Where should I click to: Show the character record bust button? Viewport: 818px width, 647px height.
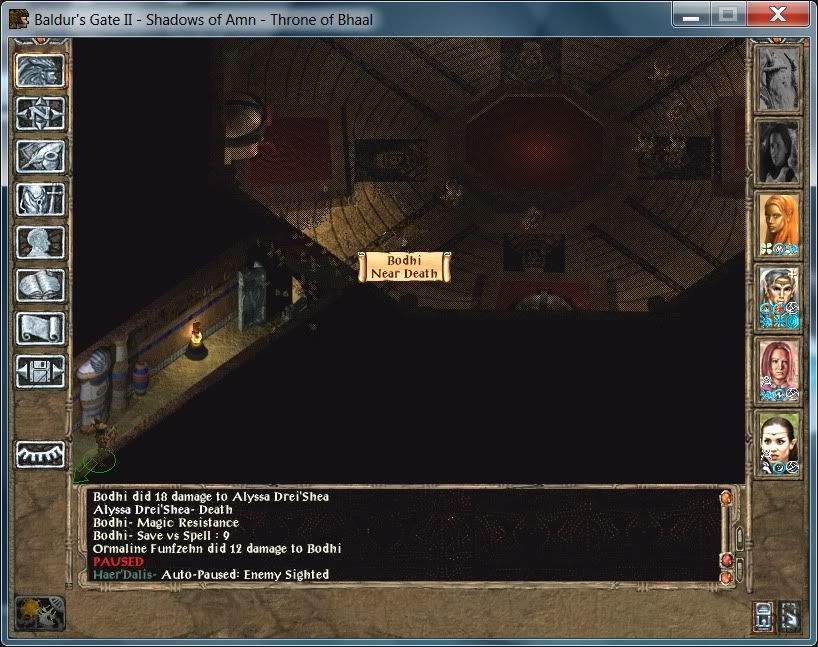pos(41,242)
